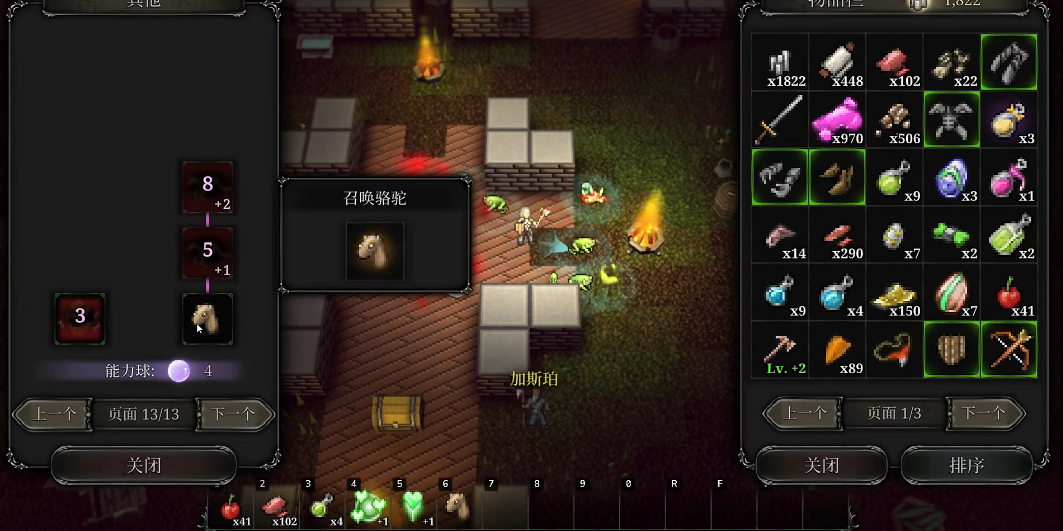Select the pink item stack x970

point(837,119)
